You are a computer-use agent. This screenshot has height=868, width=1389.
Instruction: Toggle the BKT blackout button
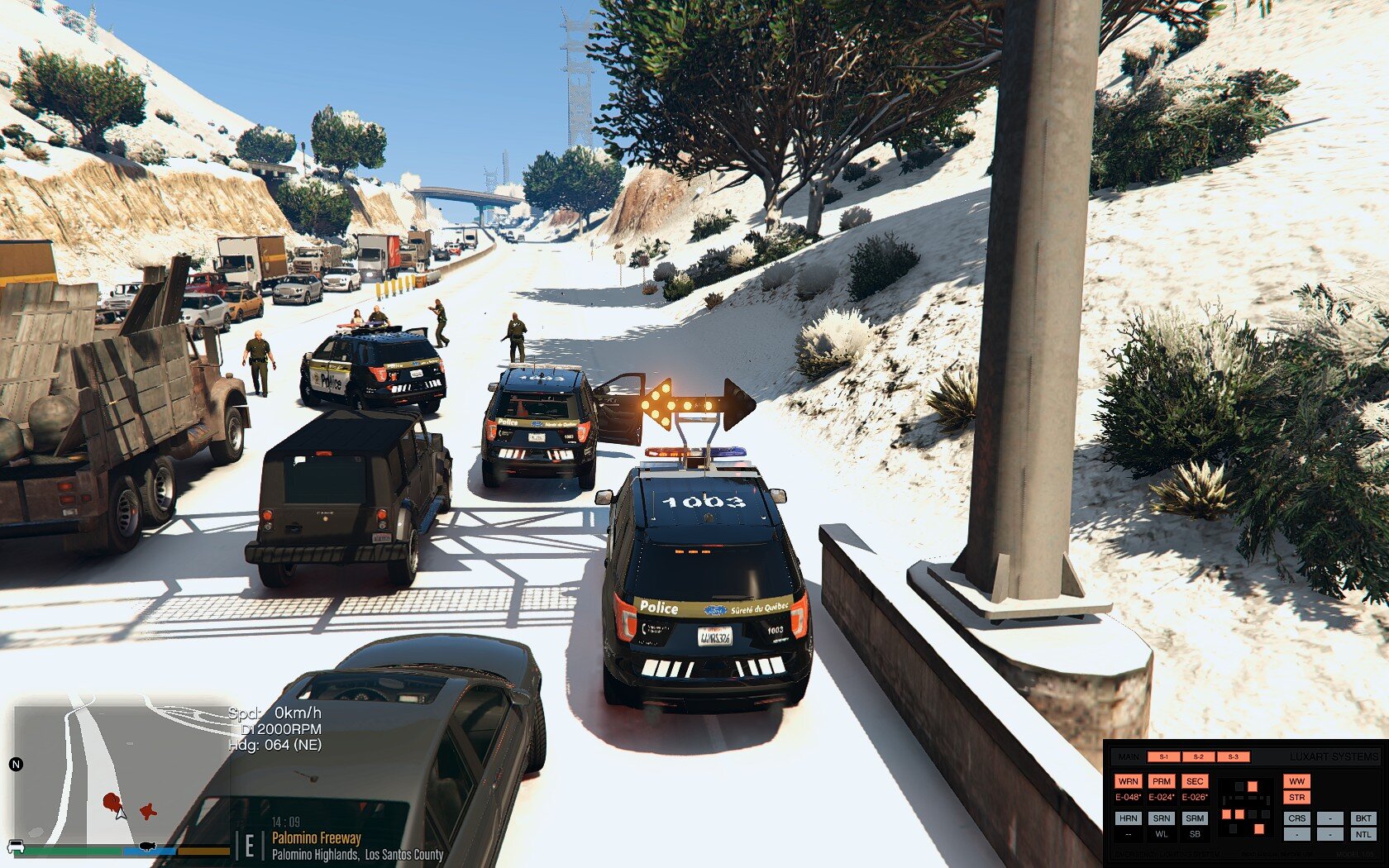(1363, 818)
